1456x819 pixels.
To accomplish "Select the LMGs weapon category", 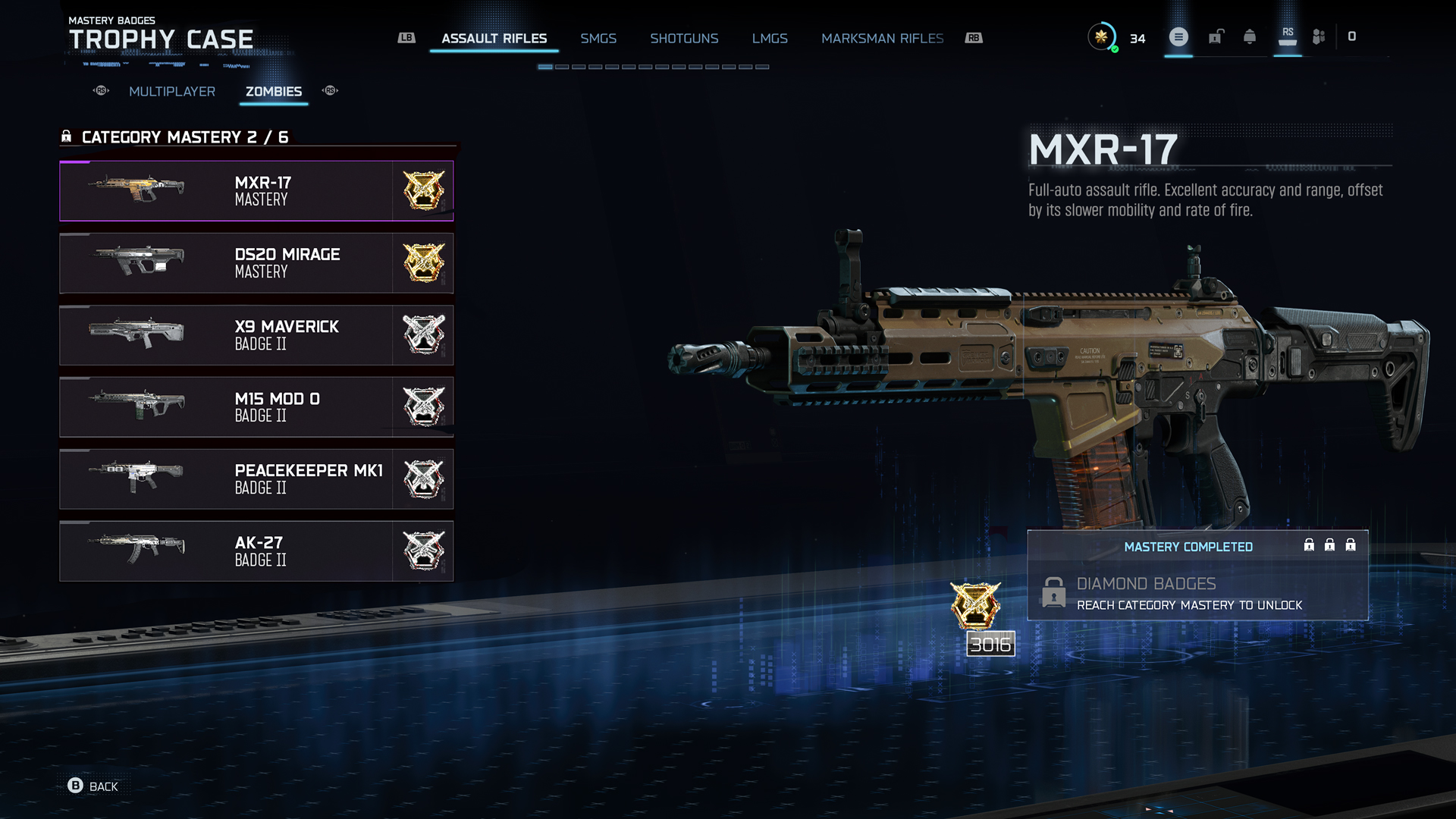I will 770,39.
